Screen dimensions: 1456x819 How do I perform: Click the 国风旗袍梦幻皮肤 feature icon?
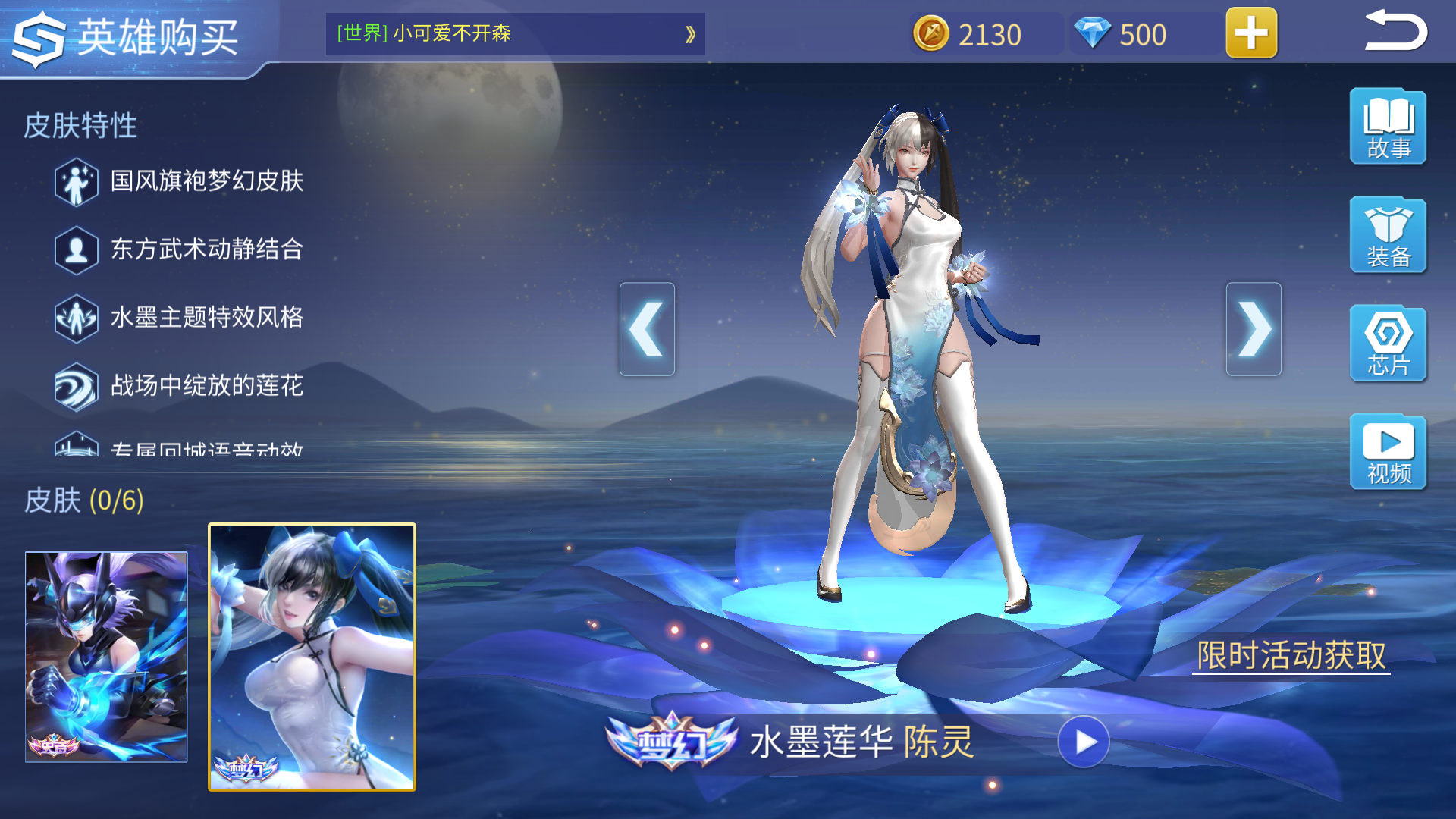tap(76, 182)
